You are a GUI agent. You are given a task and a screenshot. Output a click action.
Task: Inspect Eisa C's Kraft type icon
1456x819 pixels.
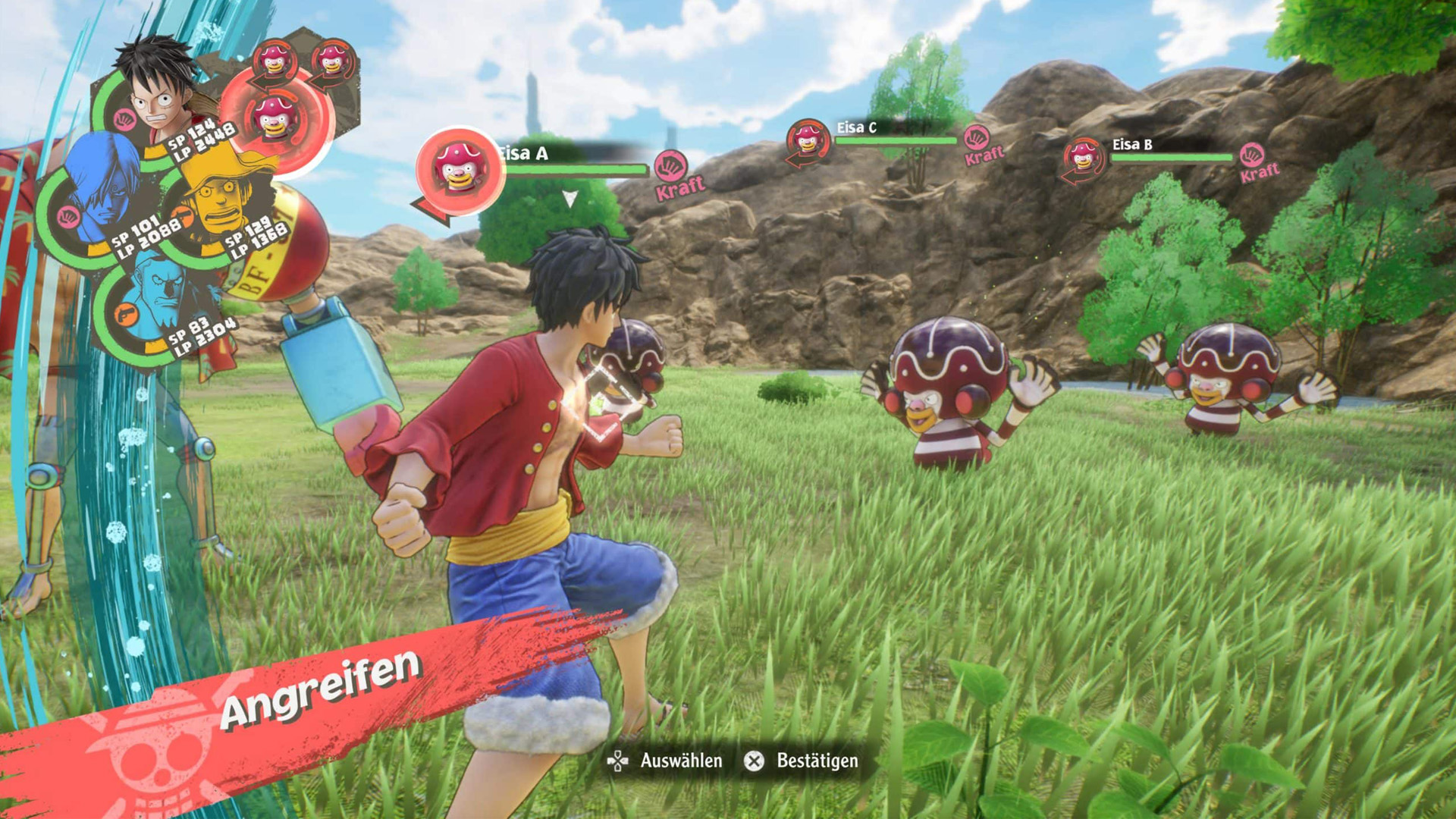pyautogui.click(x=977, y=138)
